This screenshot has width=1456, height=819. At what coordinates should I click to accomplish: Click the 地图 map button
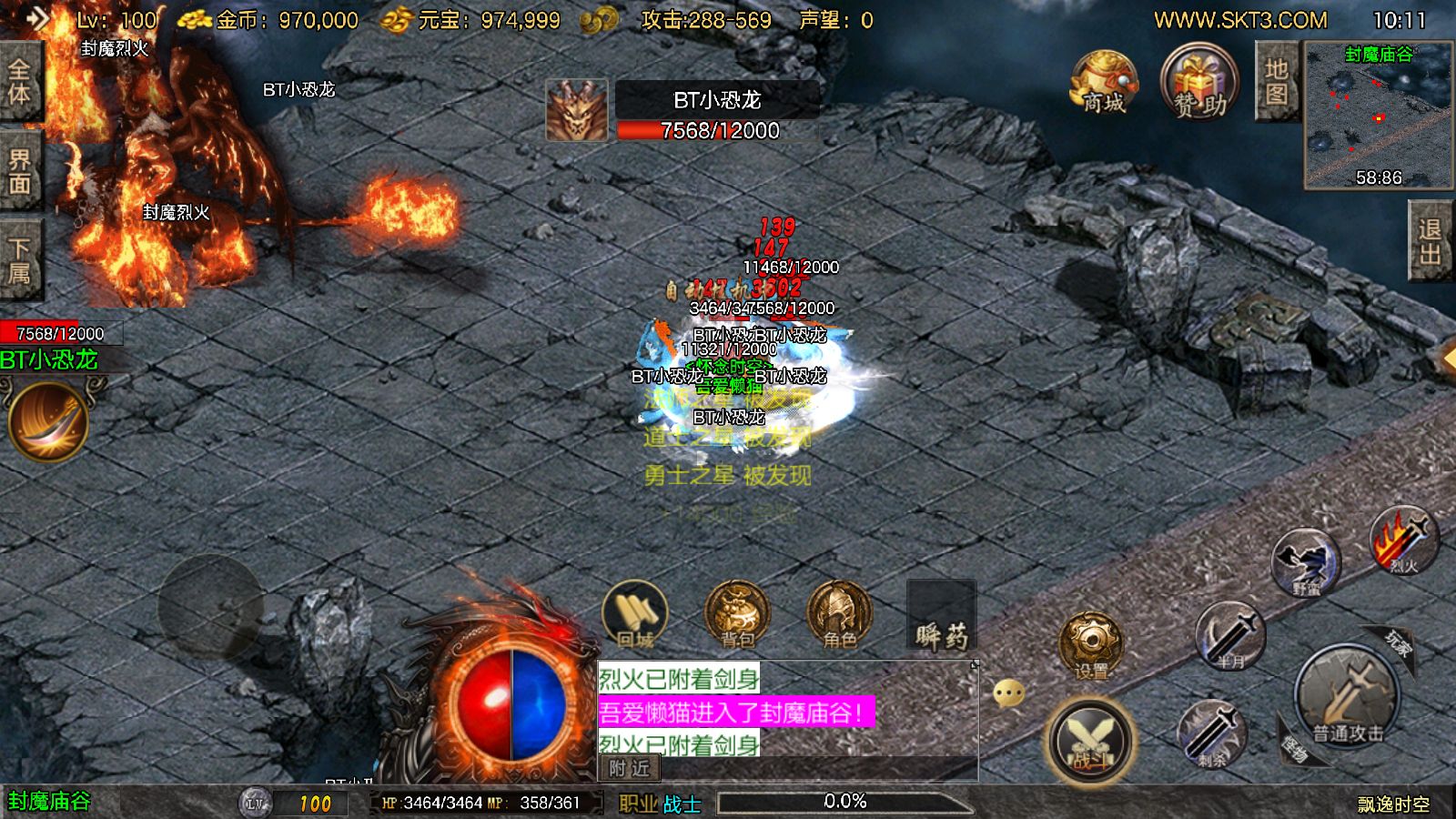[1276, 82]
